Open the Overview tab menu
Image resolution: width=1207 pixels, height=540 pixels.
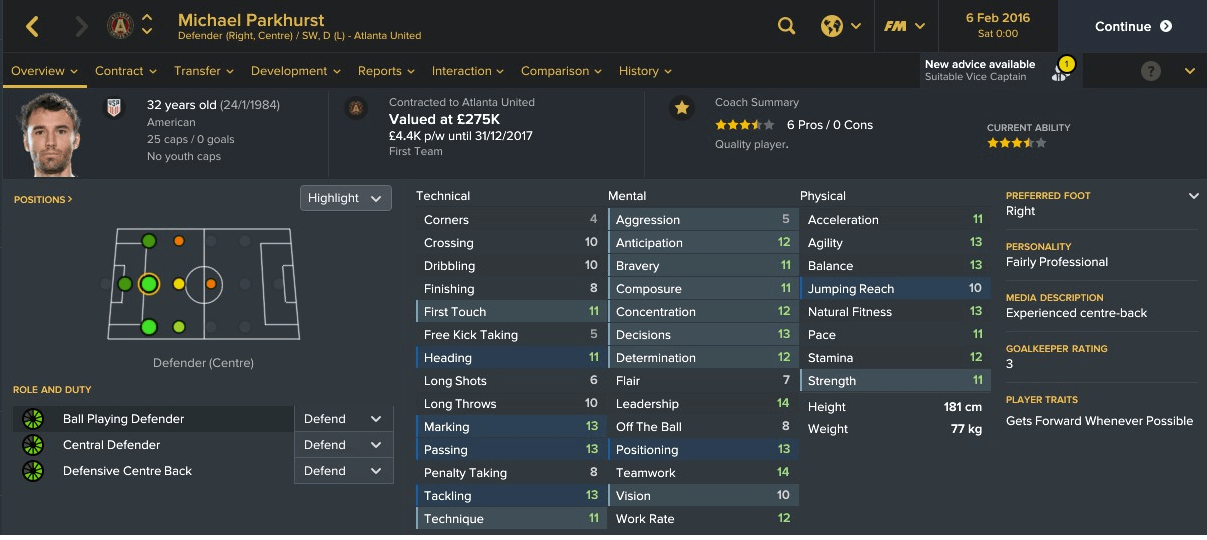[x=45, y=71]
